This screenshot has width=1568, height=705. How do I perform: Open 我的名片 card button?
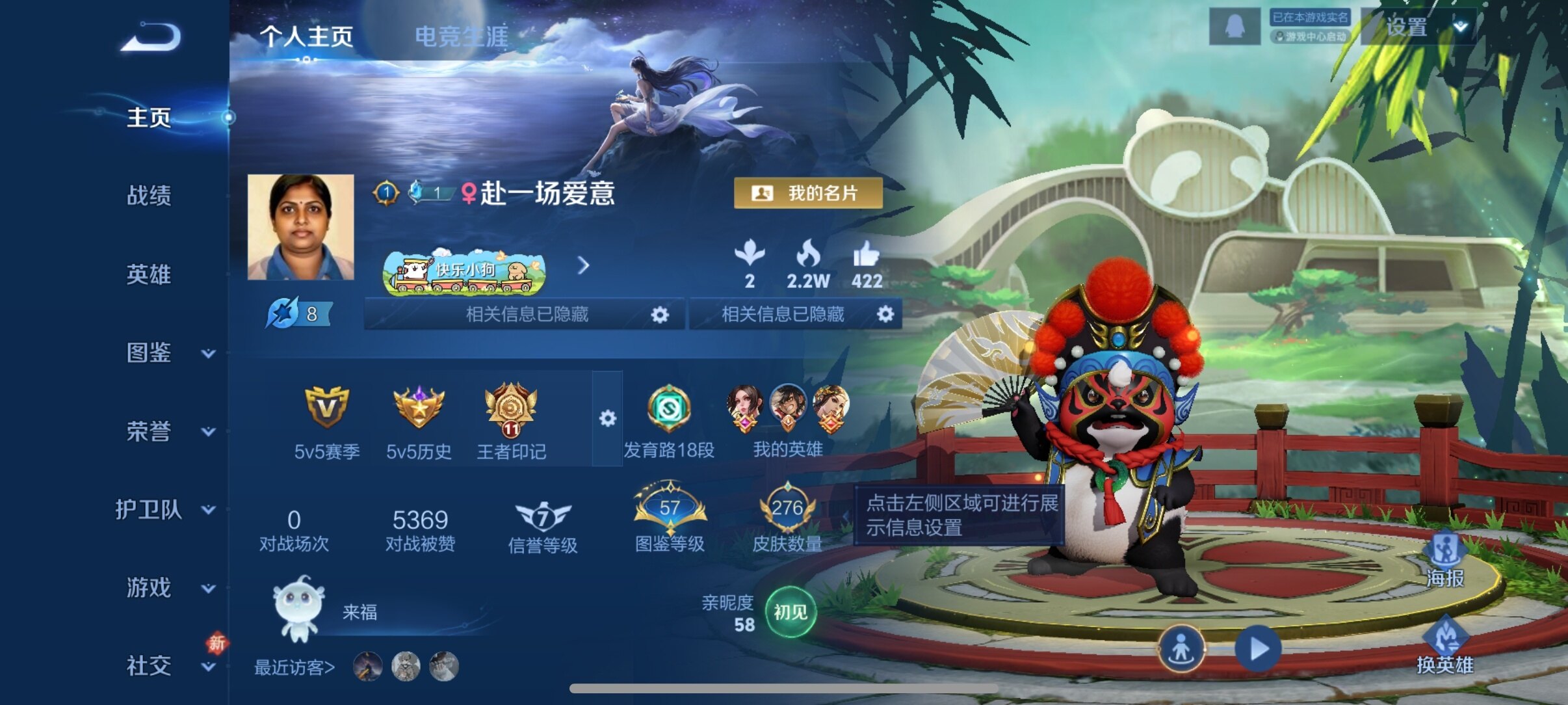pyautogui.click(x=808, y=193)
